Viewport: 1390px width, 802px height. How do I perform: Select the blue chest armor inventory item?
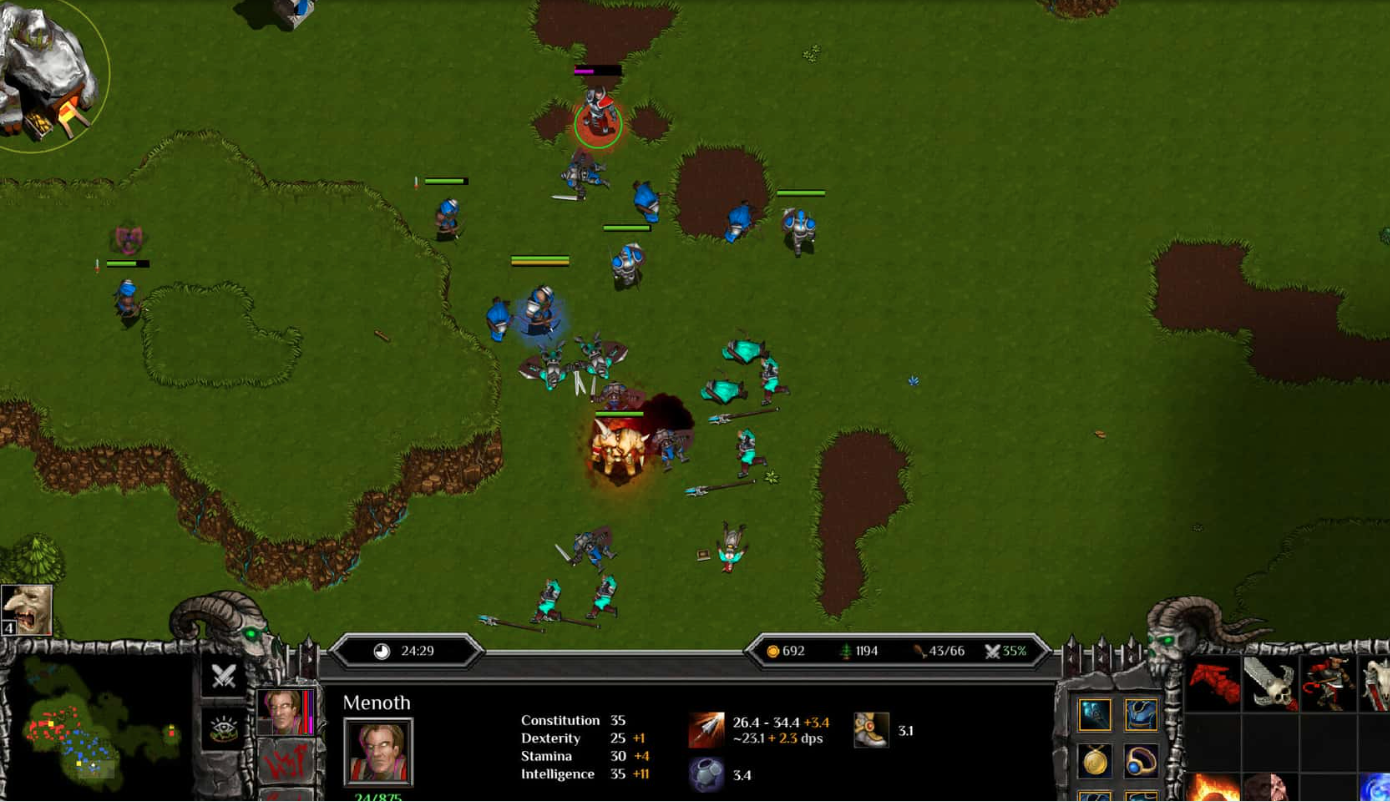1140,715
